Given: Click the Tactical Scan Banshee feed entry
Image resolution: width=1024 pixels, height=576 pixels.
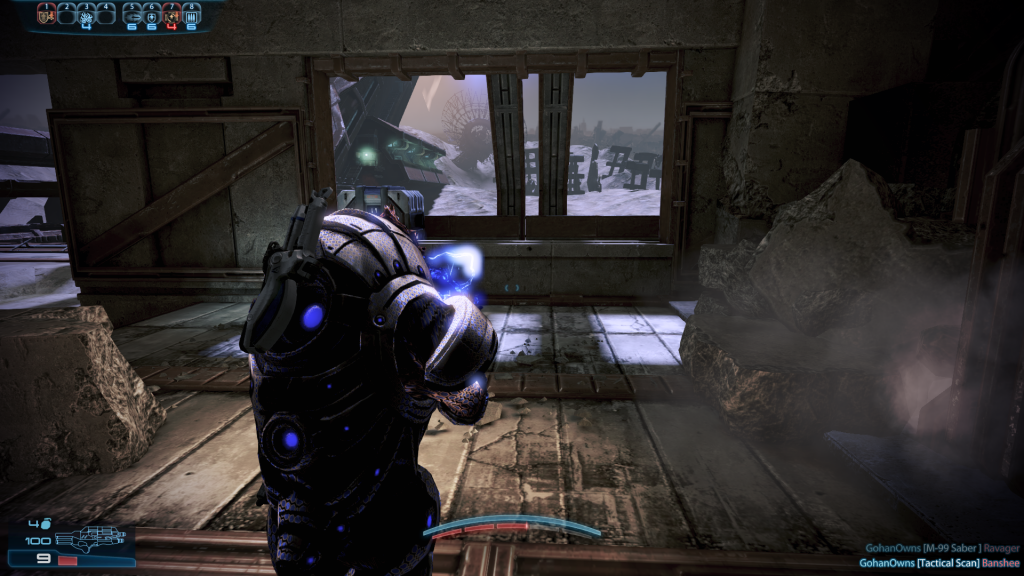Looking at the screenshot, I should (x=939, y=563).
